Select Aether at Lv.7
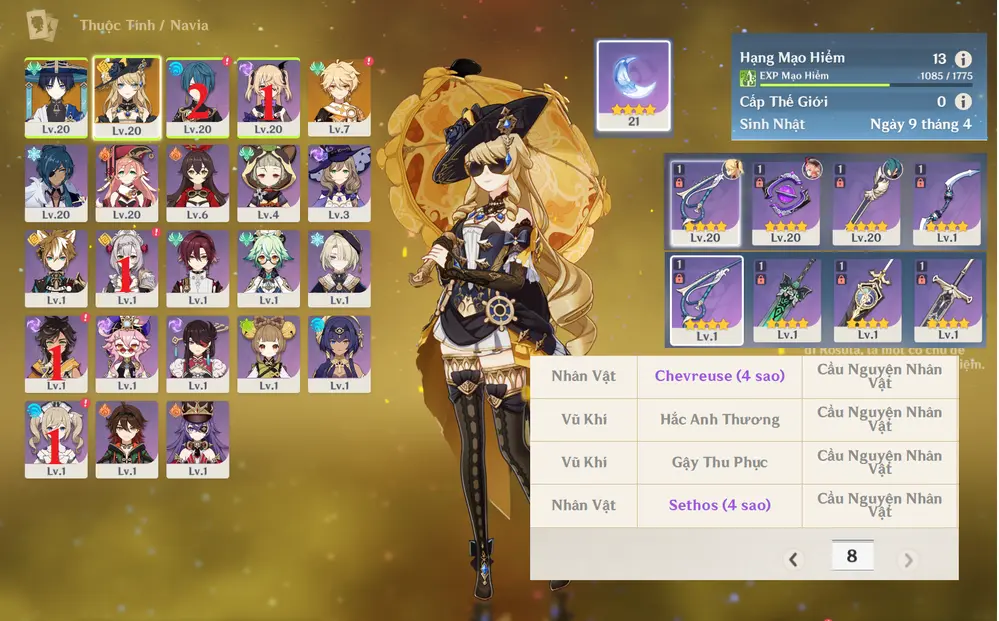The image size is (999, 621). click(340, 97)
